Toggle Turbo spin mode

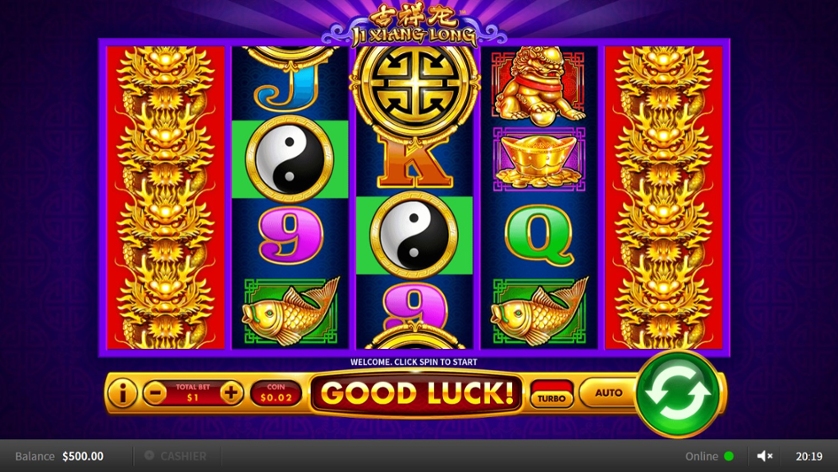click(551, 394)
